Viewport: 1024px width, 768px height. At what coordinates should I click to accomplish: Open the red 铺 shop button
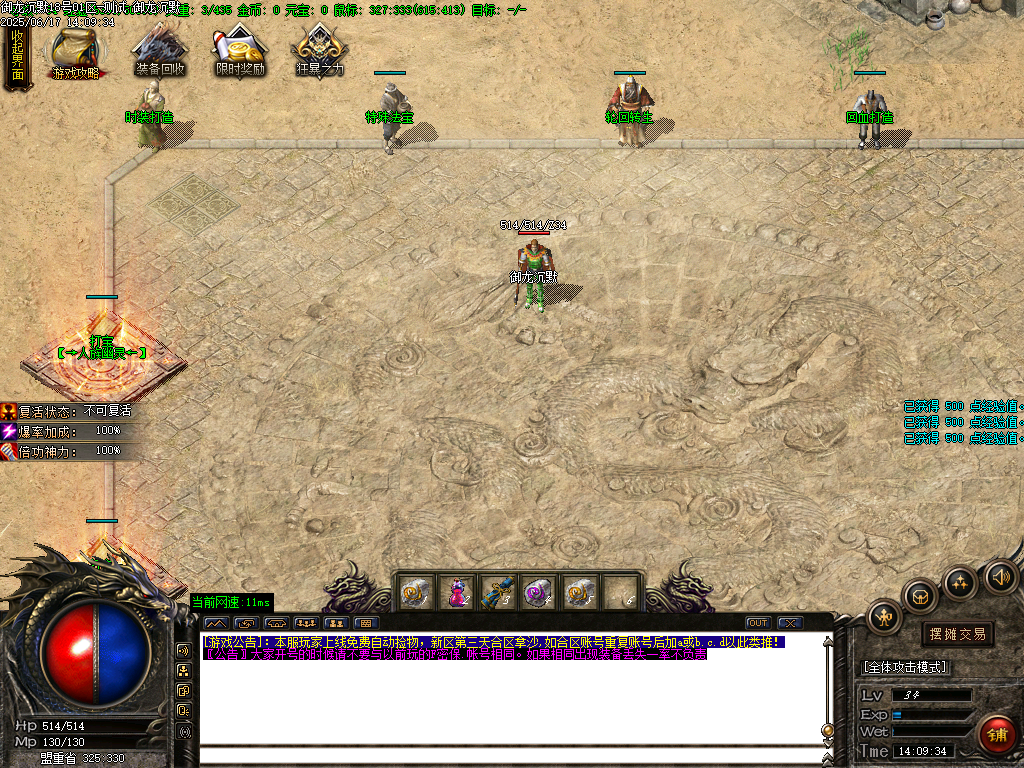click(x=996, y=734)
